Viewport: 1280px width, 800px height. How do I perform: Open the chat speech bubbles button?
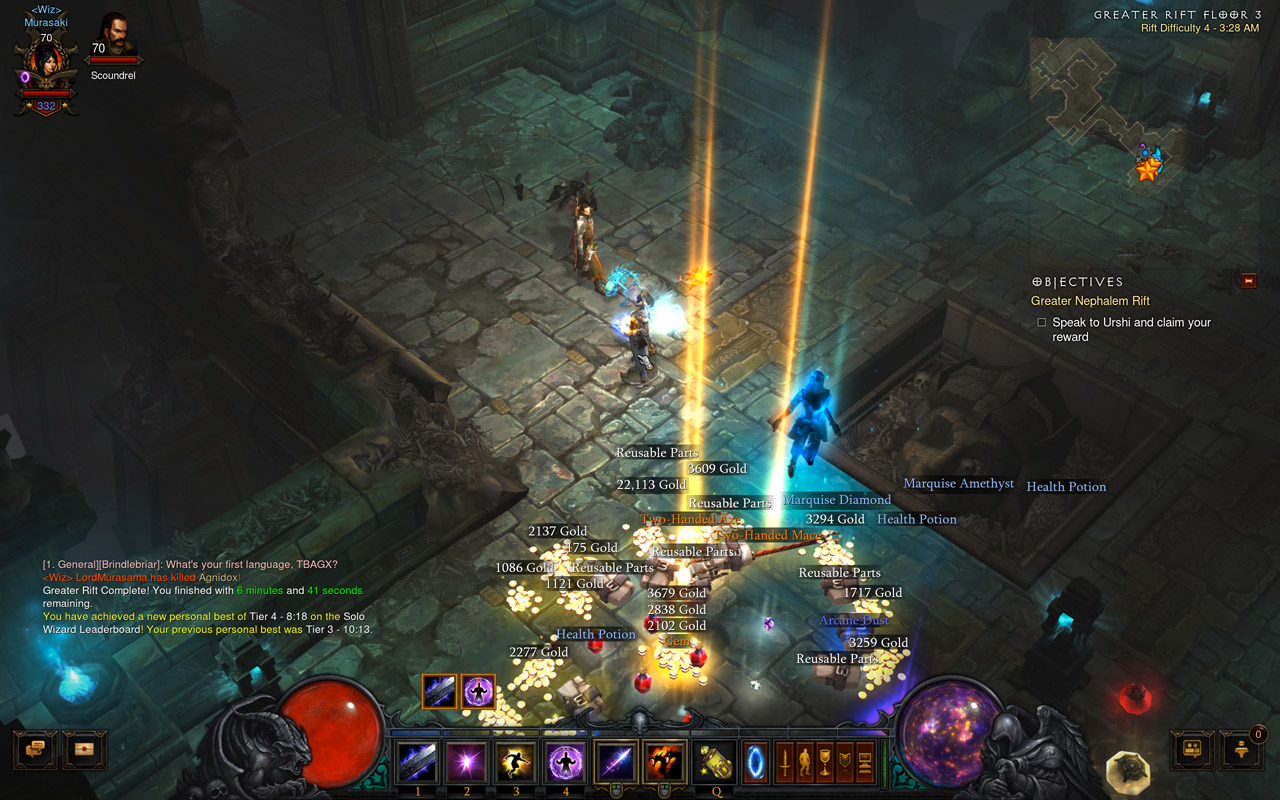(34, 750)
